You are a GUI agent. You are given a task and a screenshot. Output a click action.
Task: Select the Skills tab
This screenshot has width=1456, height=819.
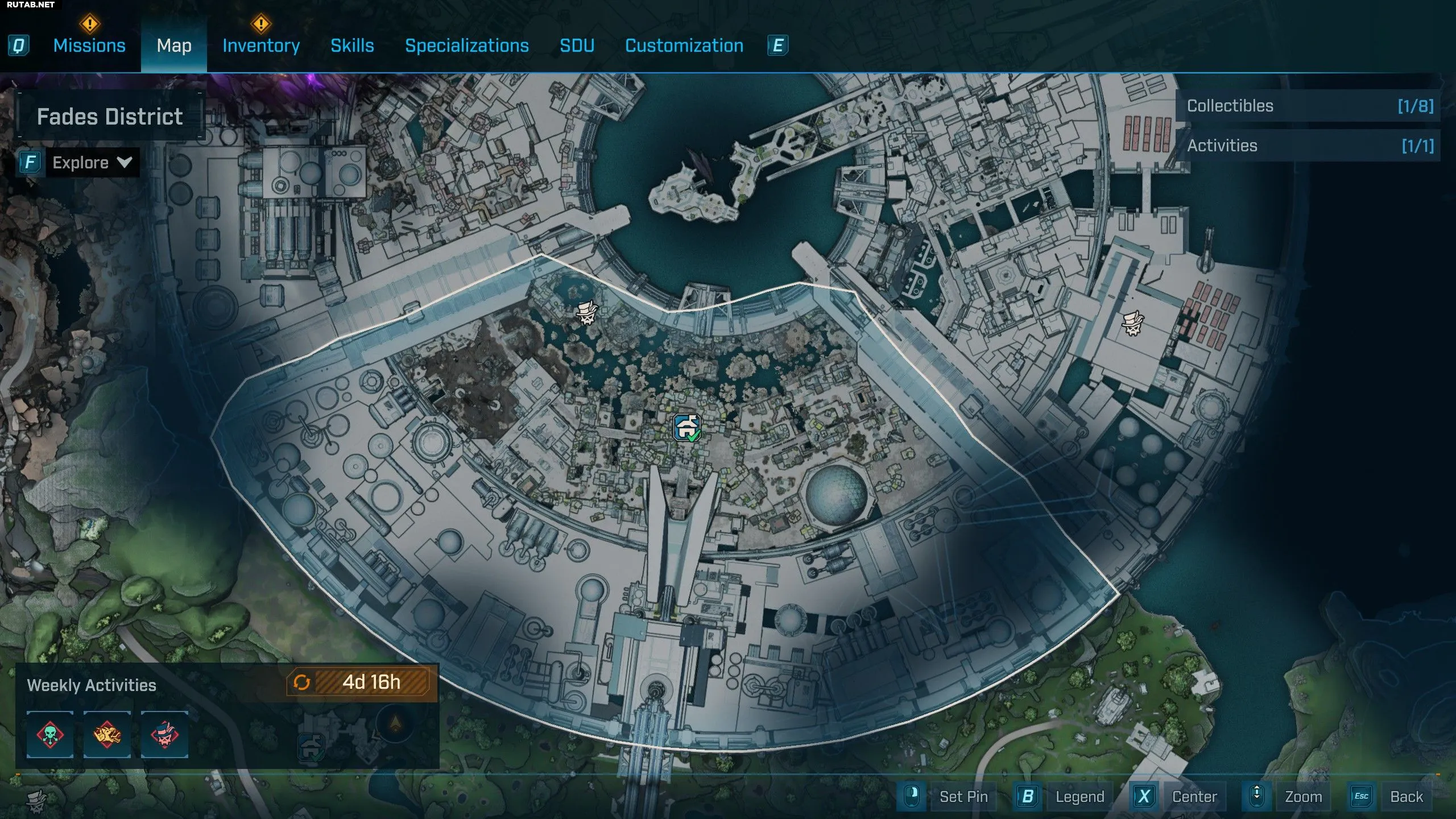click(352, 45)
